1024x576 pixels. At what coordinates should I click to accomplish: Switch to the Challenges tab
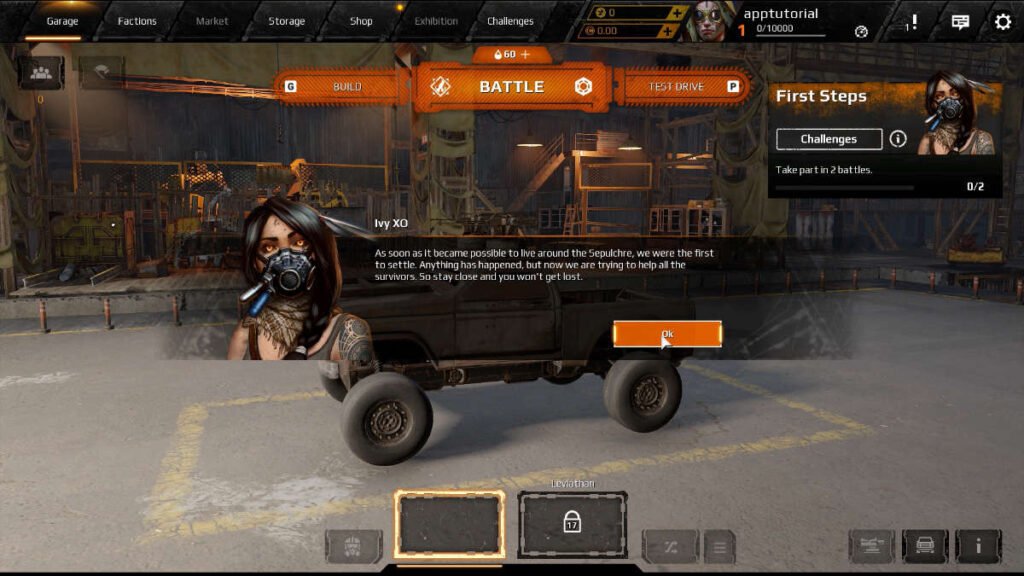[510, 21]
